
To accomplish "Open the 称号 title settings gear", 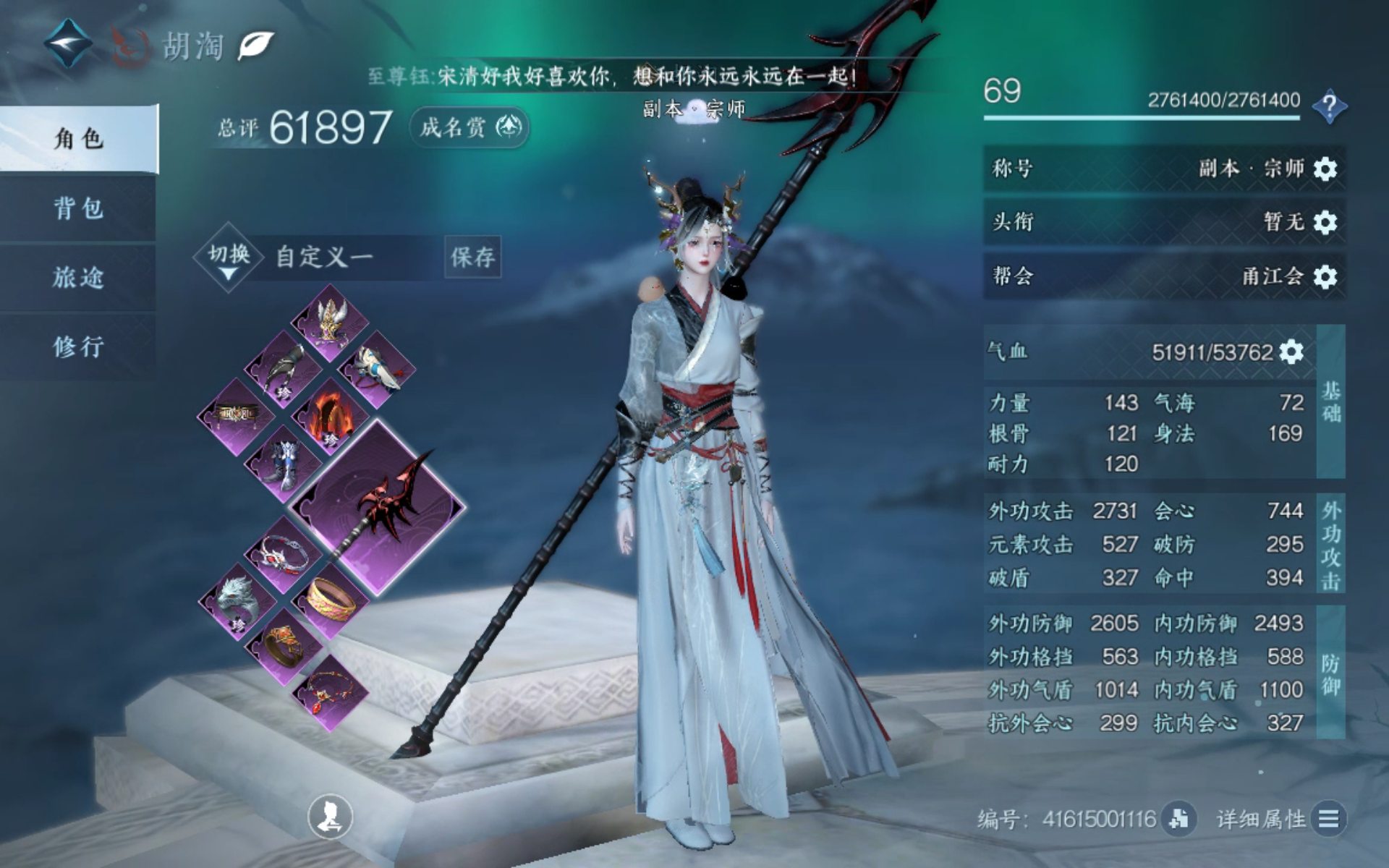I will (x=1325, y=169).
